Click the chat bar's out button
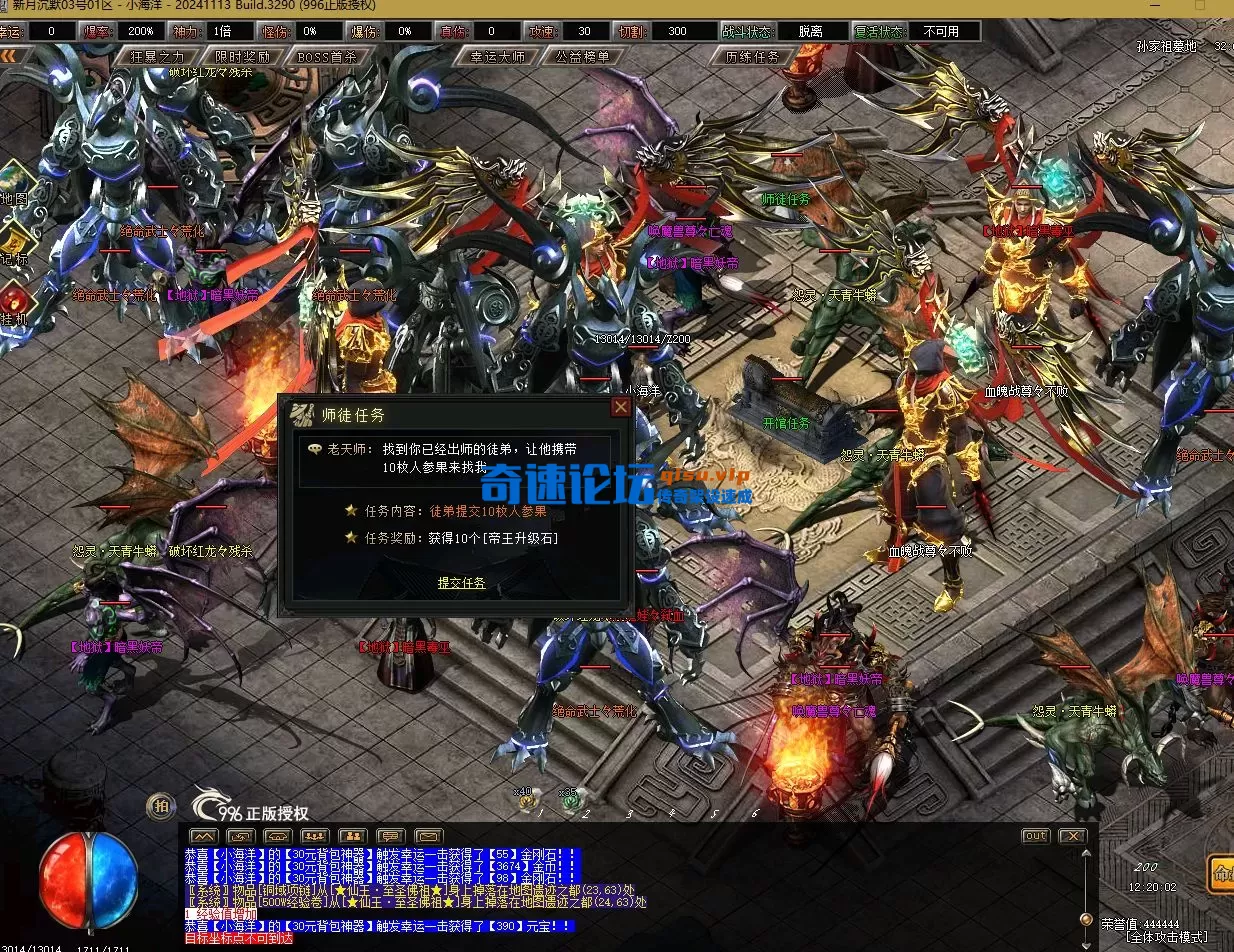The width and height of the screenshot is (1234, 952). coord(1035,836)
